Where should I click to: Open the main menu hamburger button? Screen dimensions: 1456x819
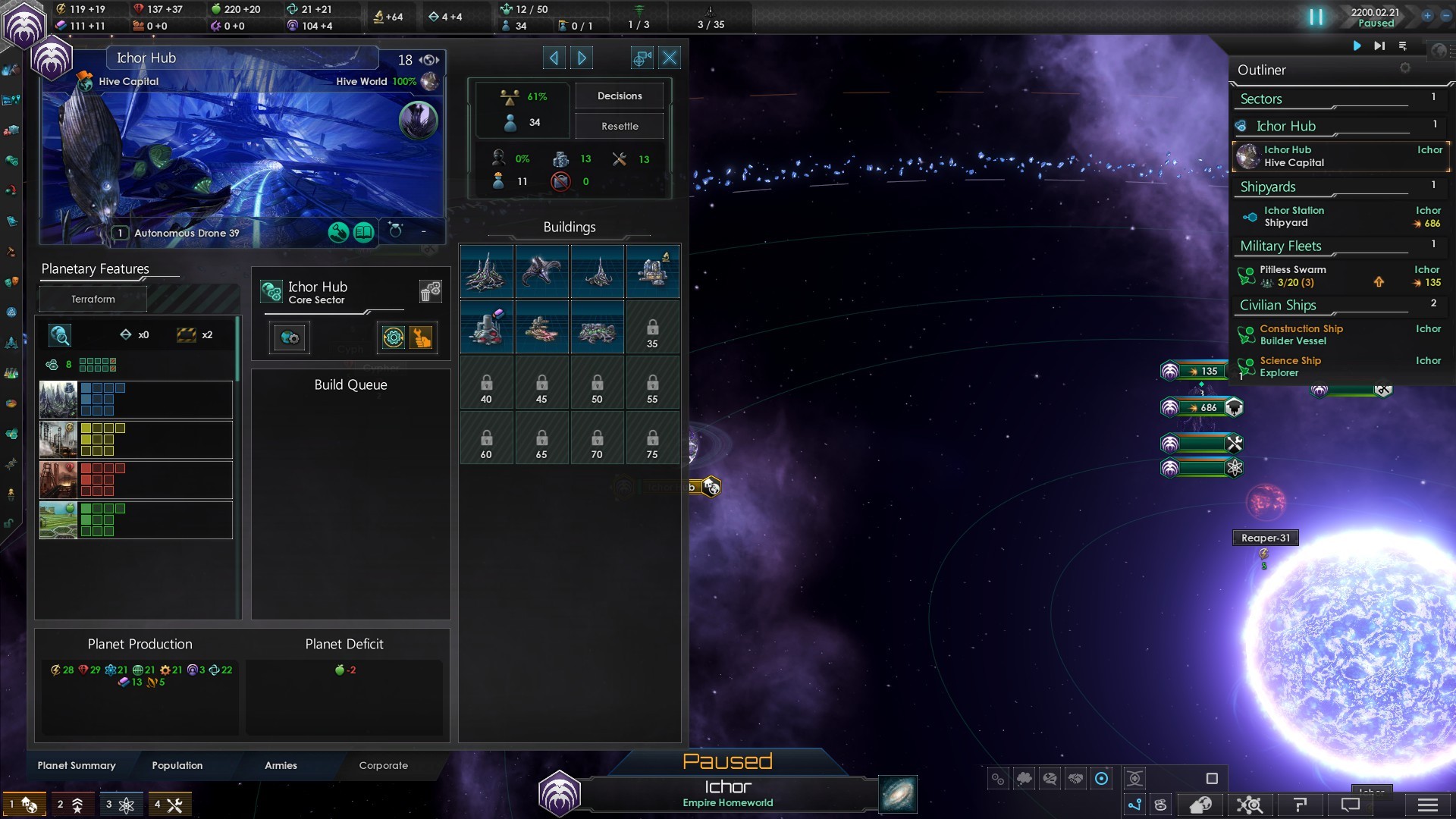click(x=1427, y=805)
